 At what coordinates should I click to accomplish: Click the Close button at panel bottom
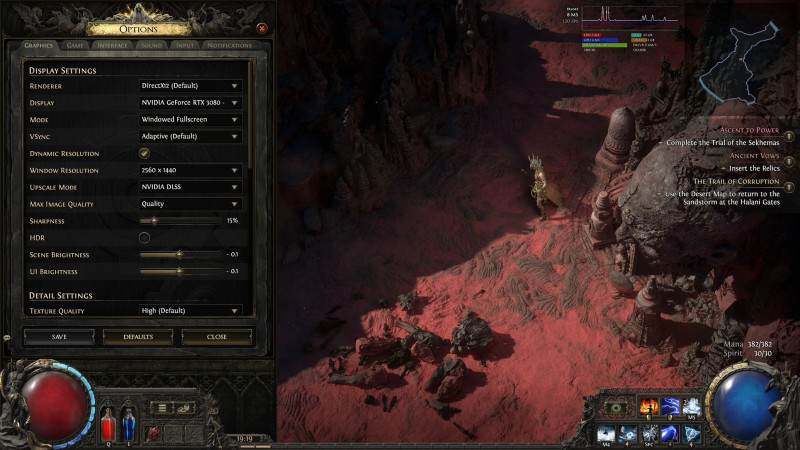click(217, 337)
